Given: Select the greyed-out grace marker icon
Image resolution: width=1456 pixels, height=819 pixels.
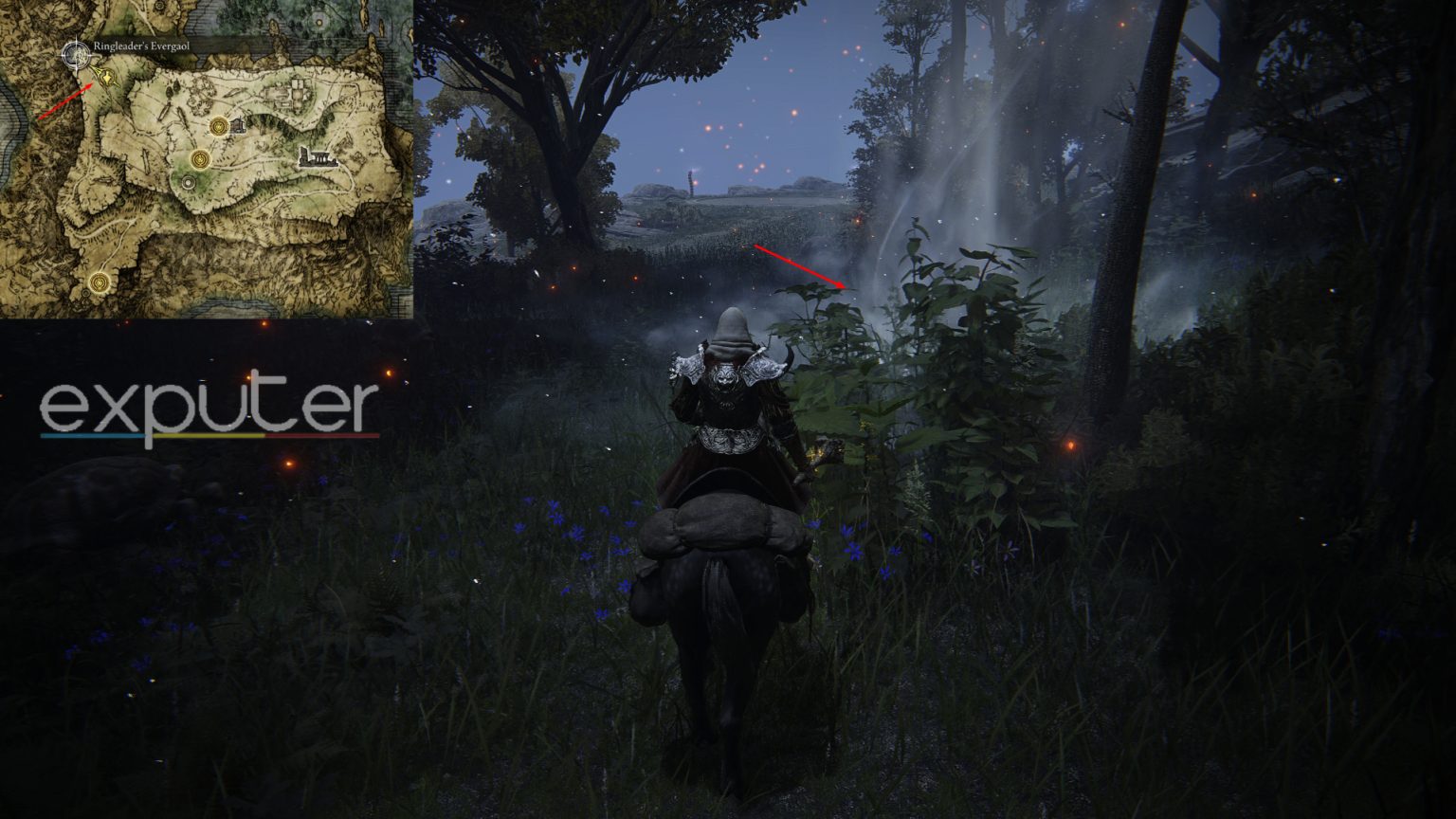Looking at the screenshot, I should [189, 182].
